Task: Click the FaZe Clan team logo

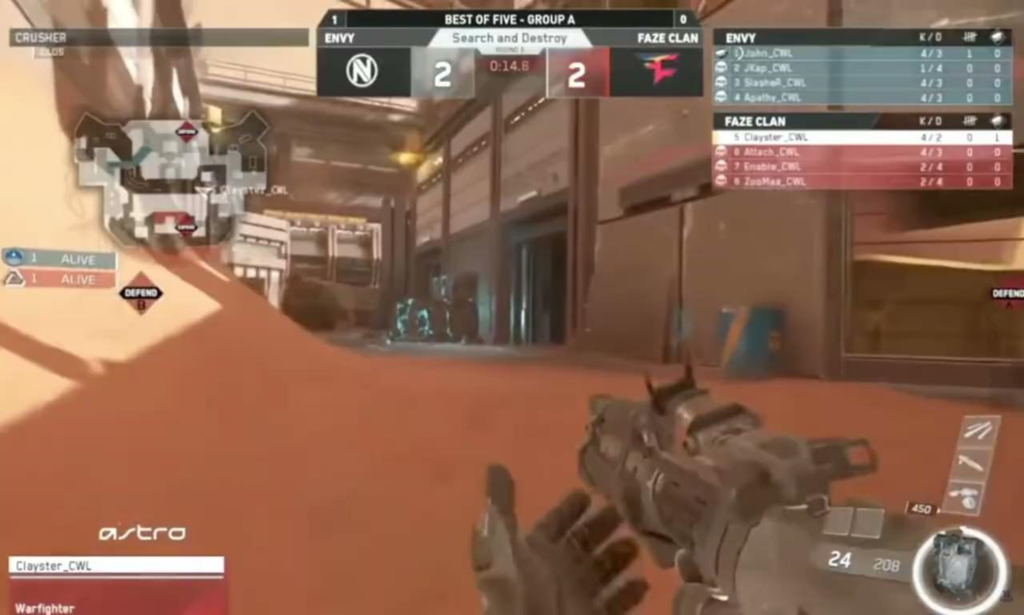Action: tap(658, 72)
